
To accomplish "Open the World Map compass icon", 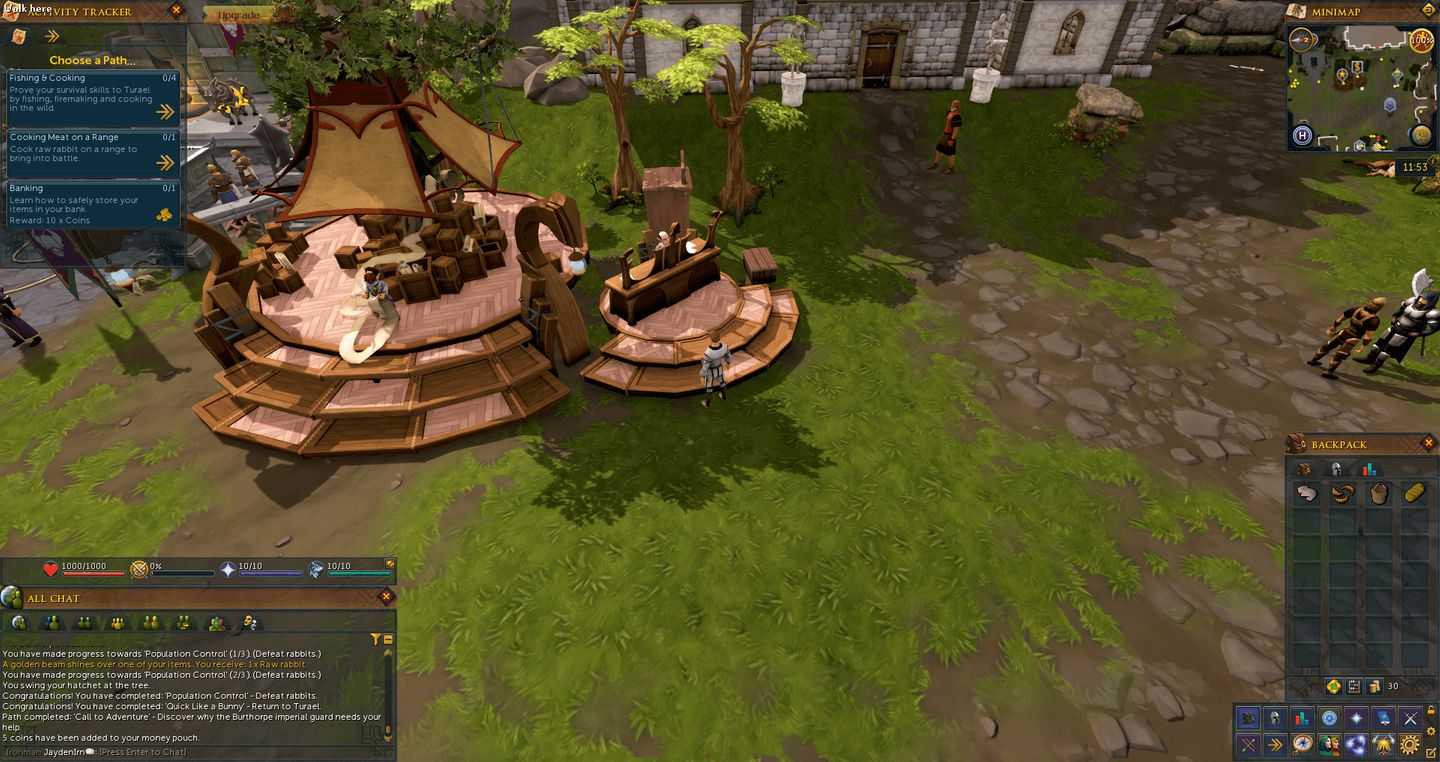I will coord(1303,744).
